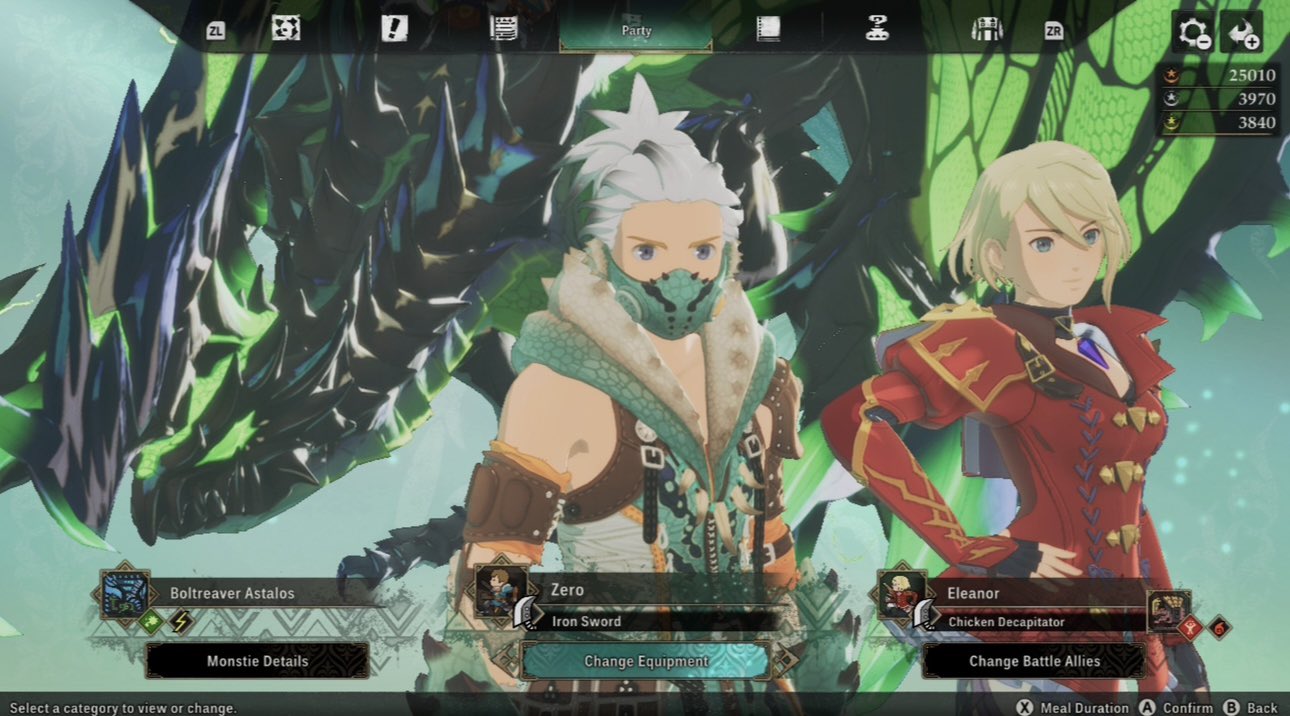Screen dimensions: 1290x716
Task: Open the rightmost tab before ZR
Action: 986,29
